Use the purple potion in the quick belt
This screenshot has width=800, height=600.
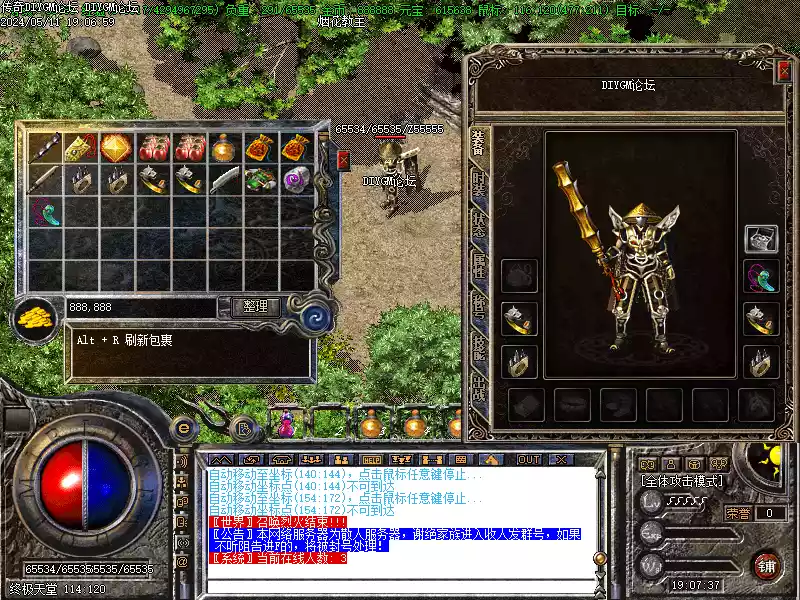click(x=286, y=425)
